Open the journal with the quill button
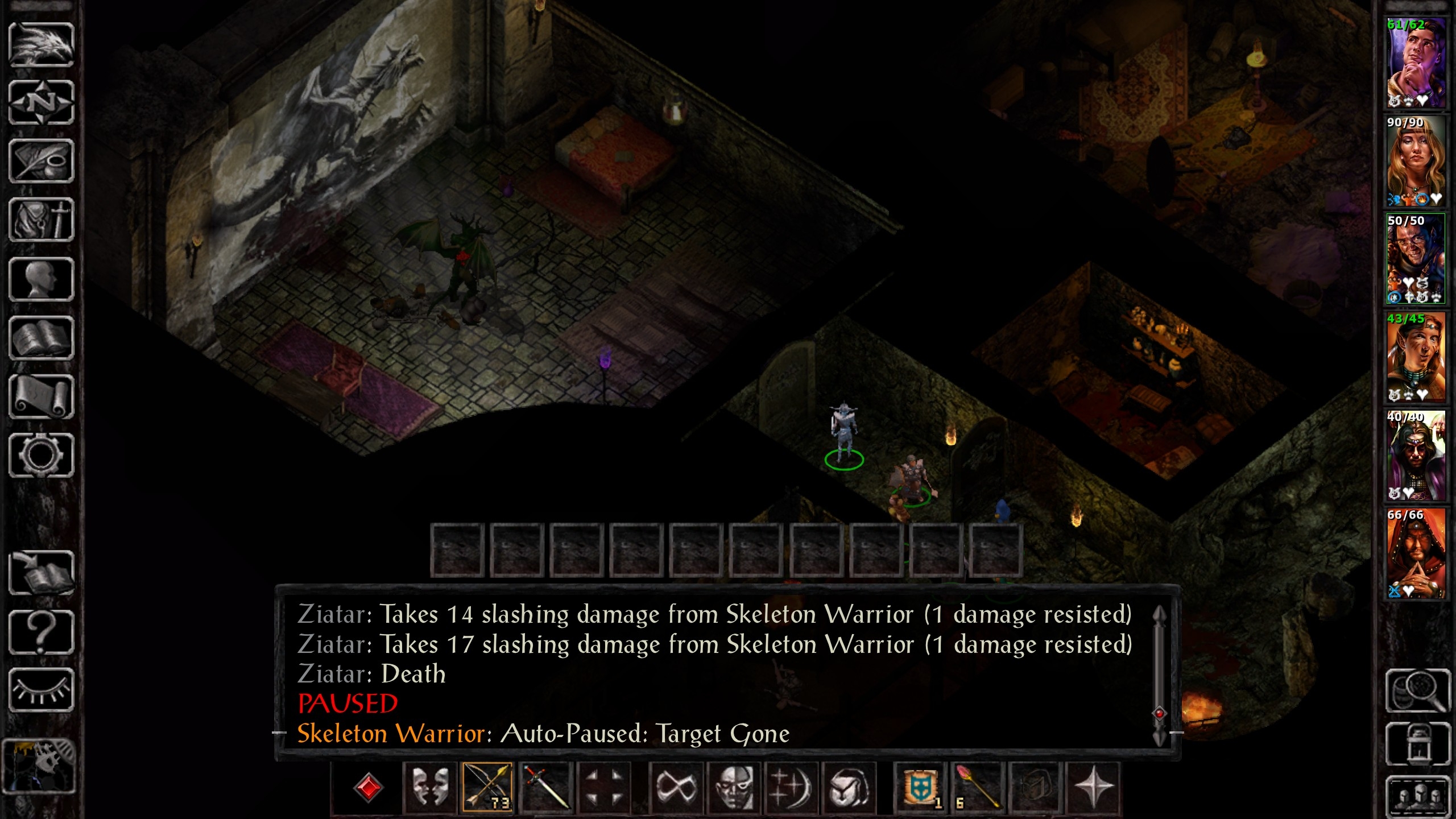 click(x=41, y=162)
